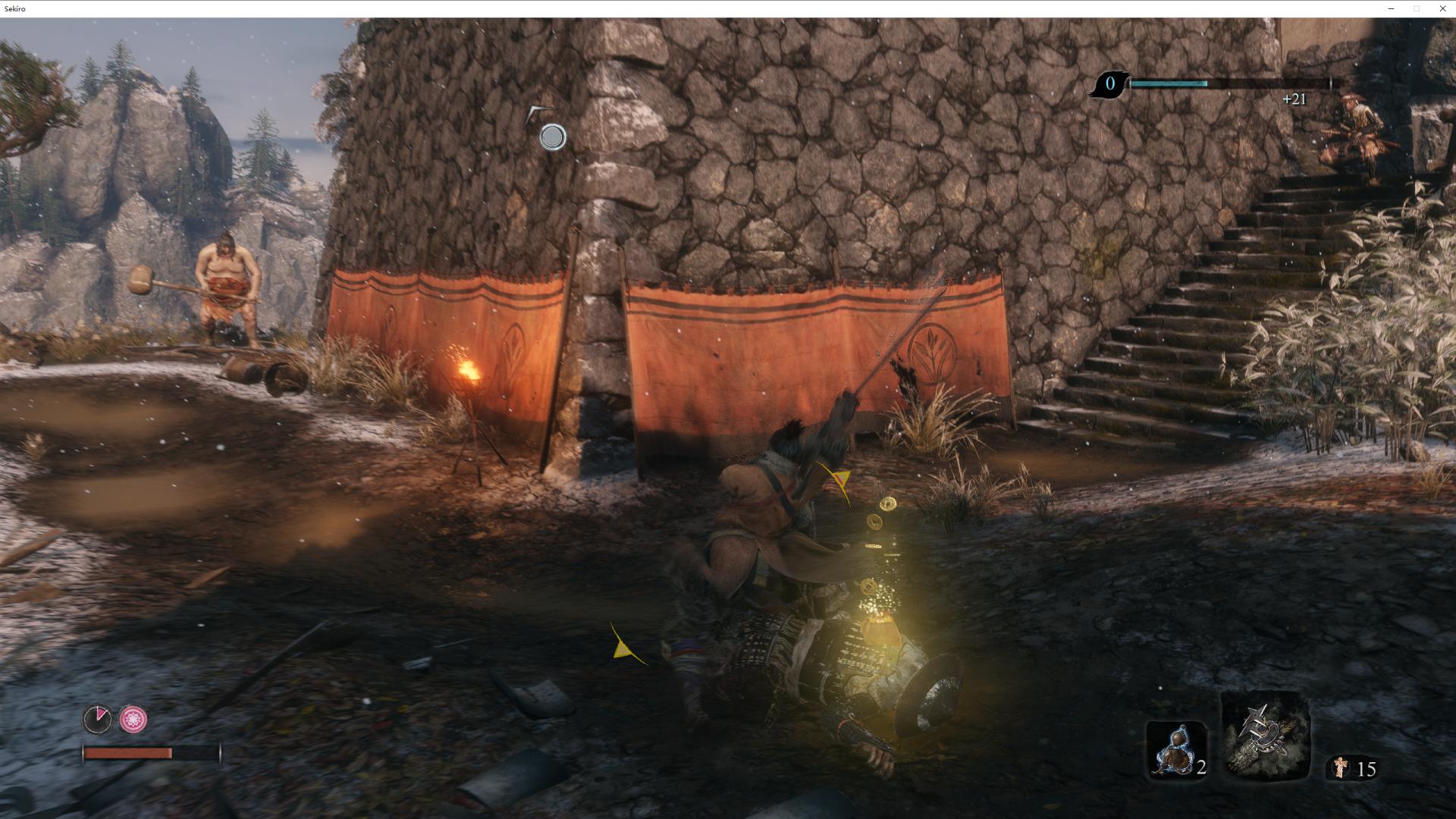This screenshot has height=819, width=1456.
Task: Click the spirit emblem icon
Action: pyautogui.click(x=1341, y=768)
